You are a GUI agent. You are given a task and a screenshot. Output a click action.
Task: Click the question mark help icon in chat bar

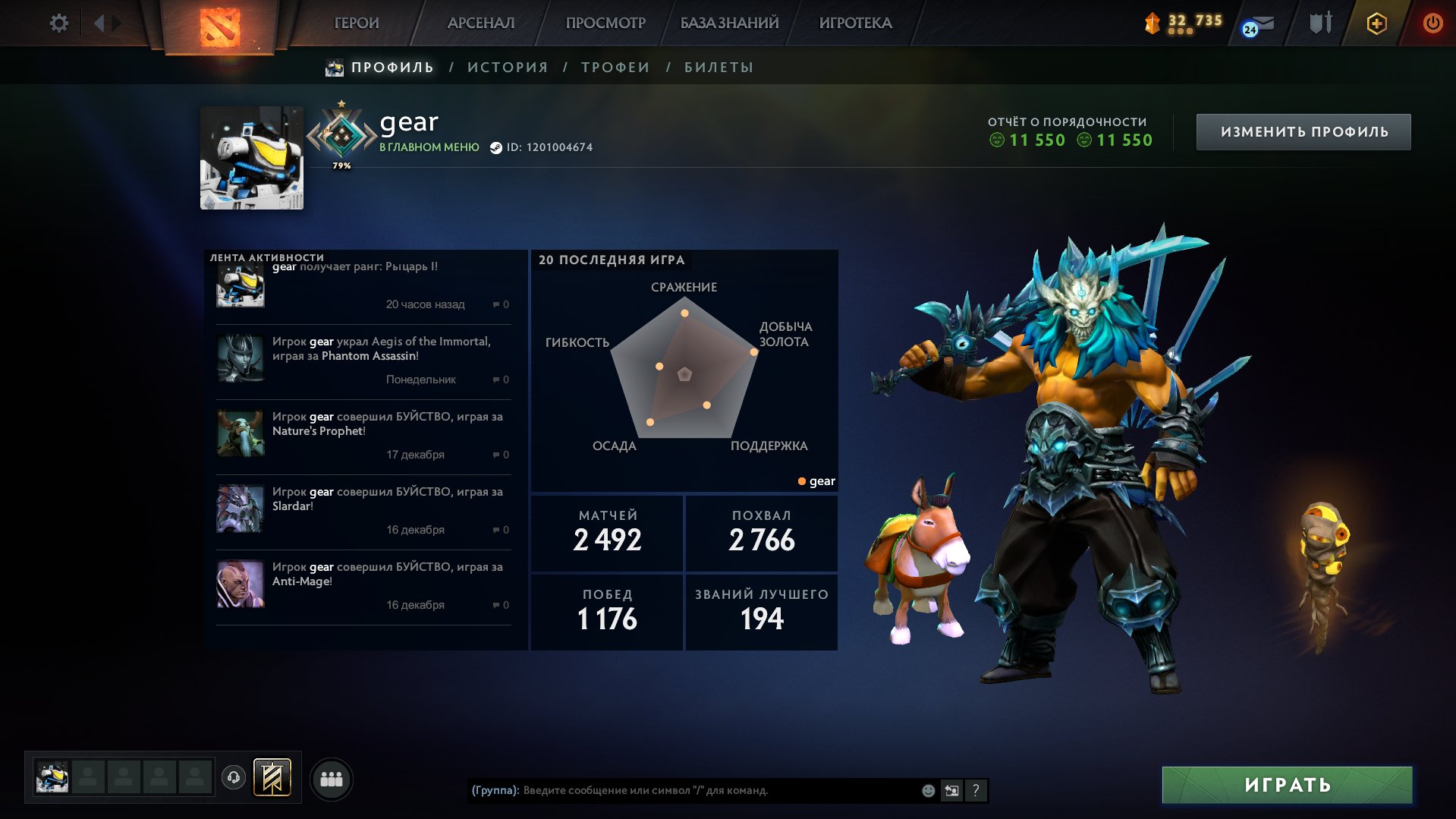[976, 791]
